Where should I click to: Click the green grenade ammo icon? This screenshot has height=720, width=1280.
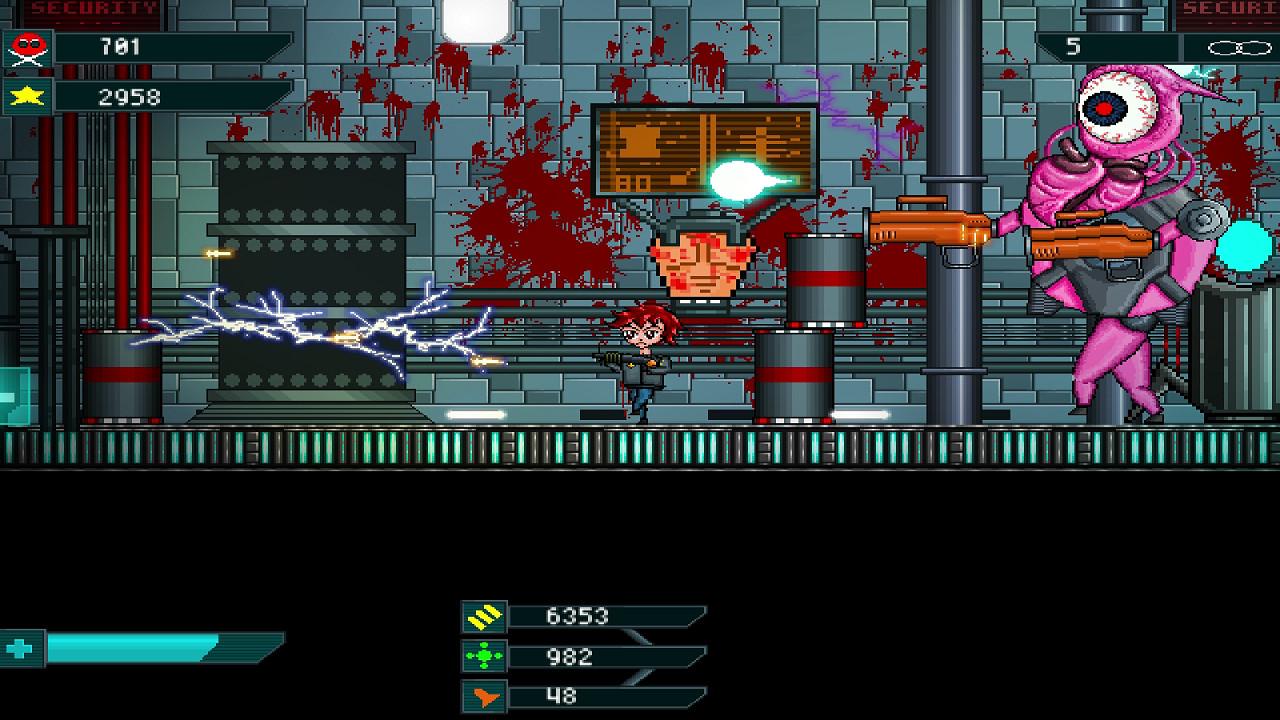(483, 655)
